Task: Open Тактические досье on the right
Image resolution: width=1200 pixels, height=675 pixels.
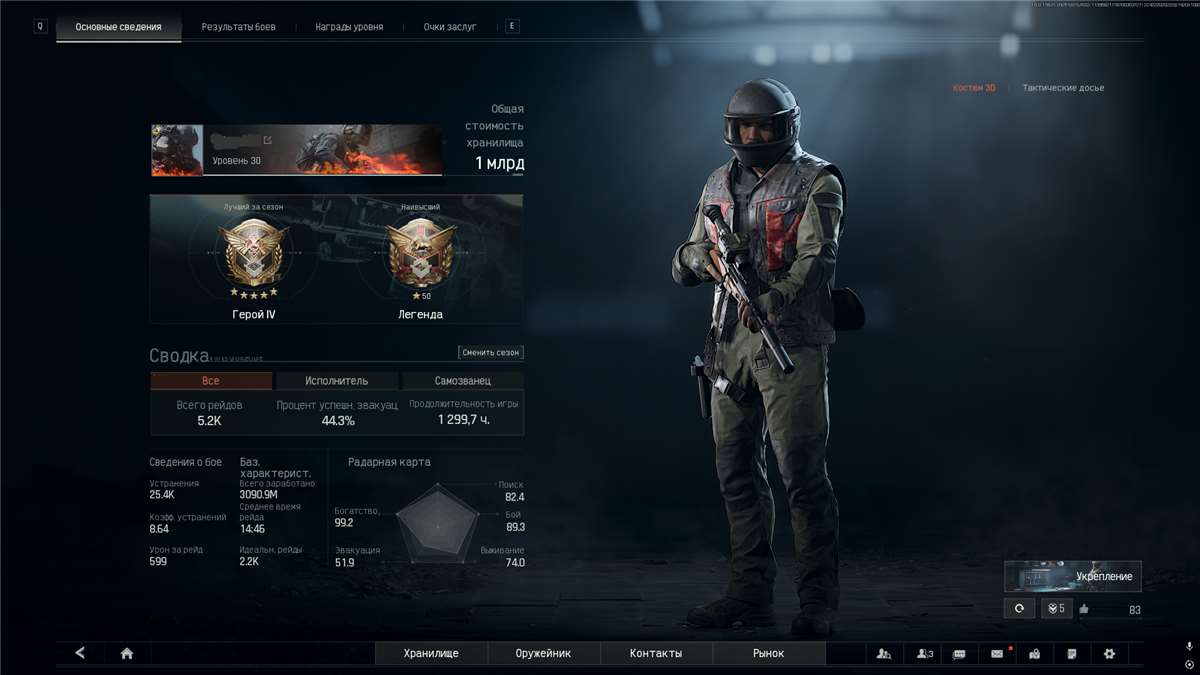Action: point(1063,88)
